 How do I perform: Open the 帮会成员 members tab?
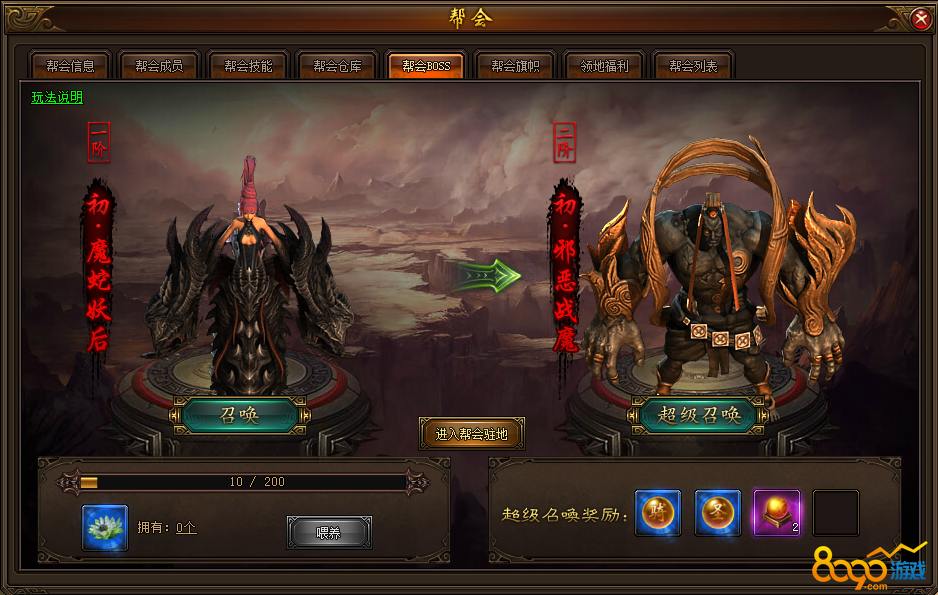159,67
